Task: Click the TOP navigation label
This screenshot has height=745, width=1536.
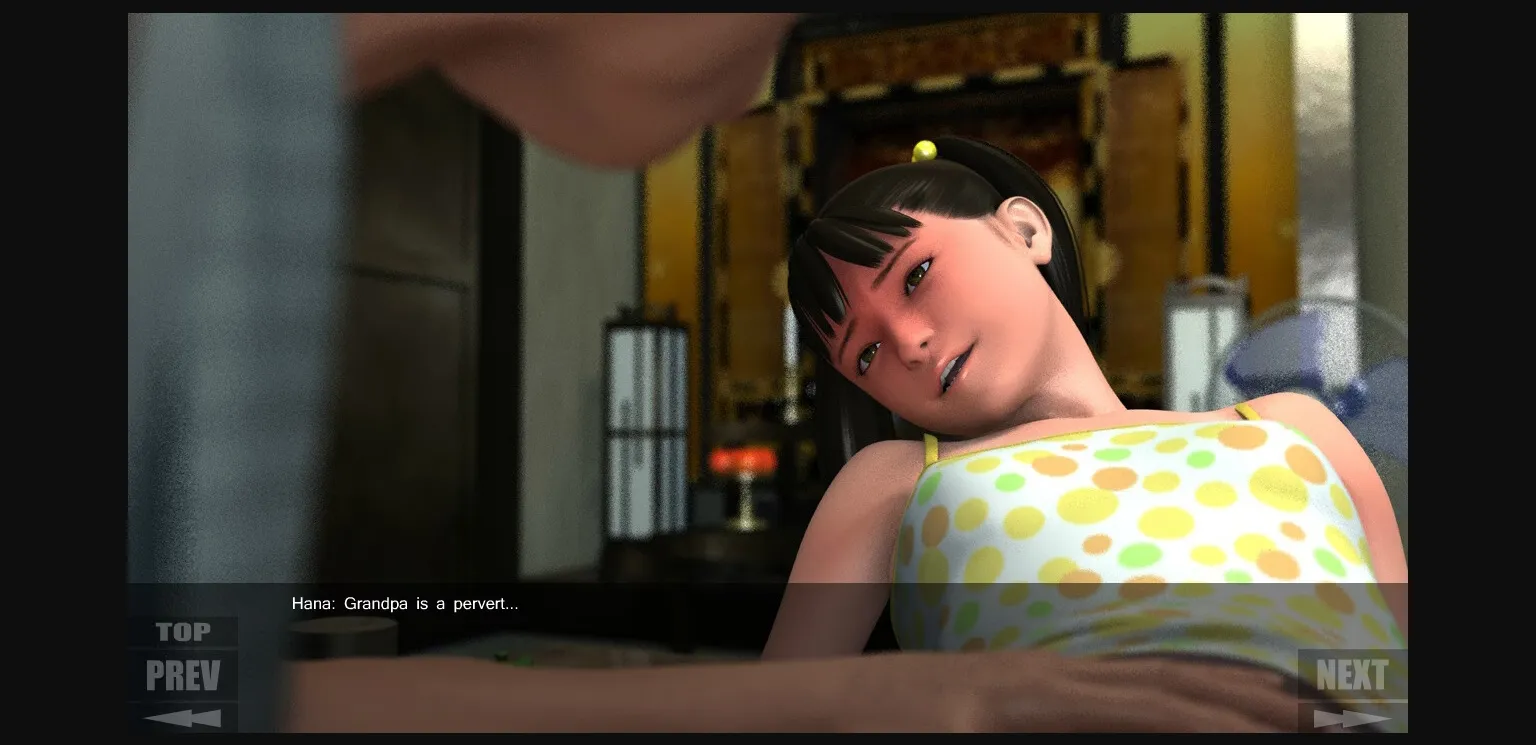Action: tap(182, 632)
